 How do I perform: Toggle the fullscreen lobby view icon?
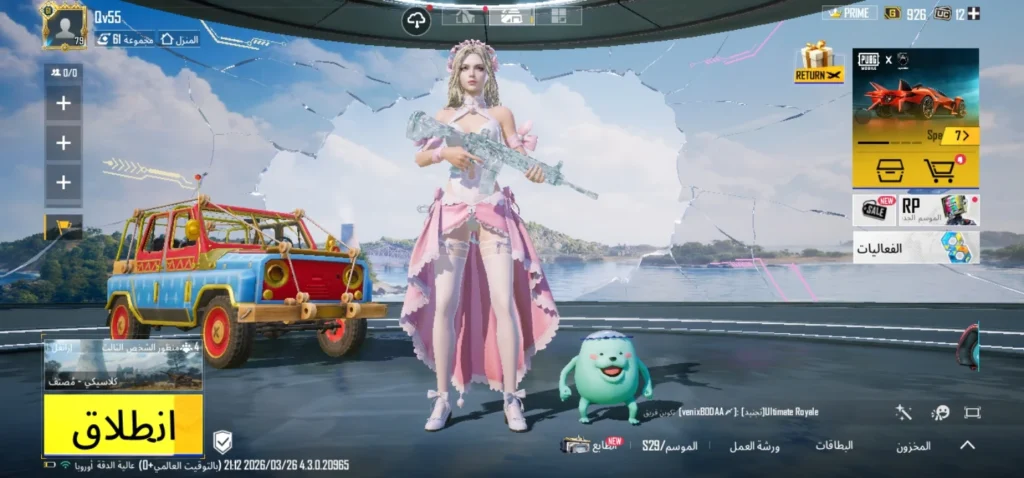click(971, 412)
